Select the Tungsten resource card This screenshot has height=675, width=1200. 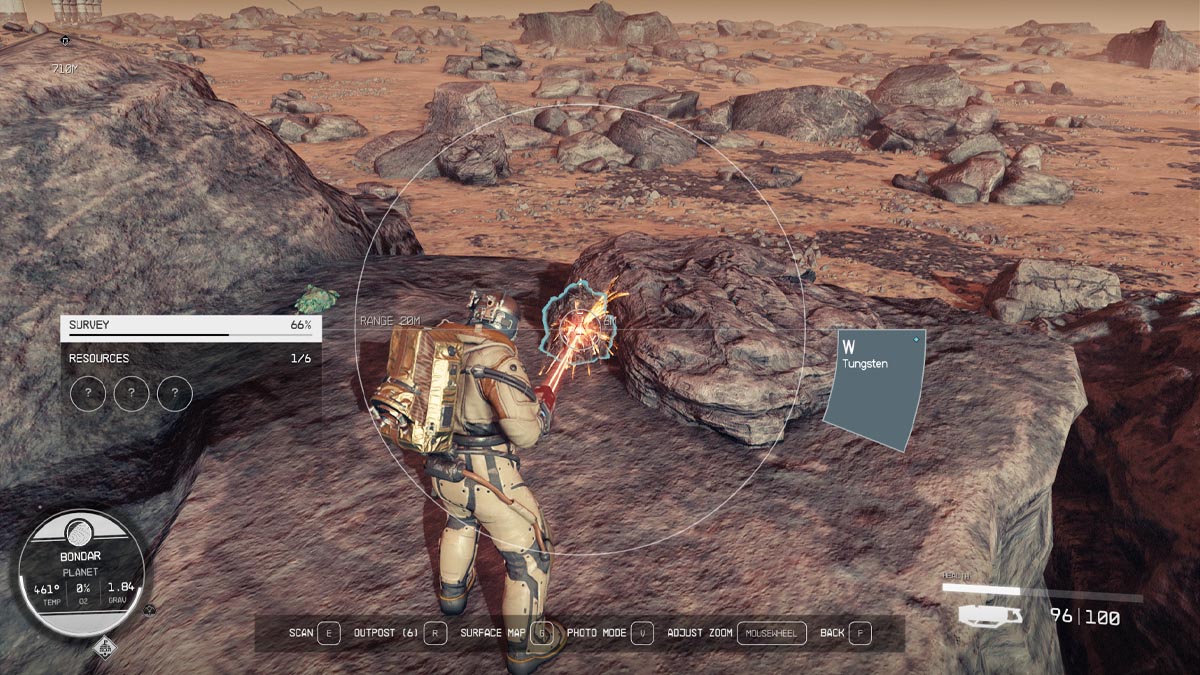(873, 388)
